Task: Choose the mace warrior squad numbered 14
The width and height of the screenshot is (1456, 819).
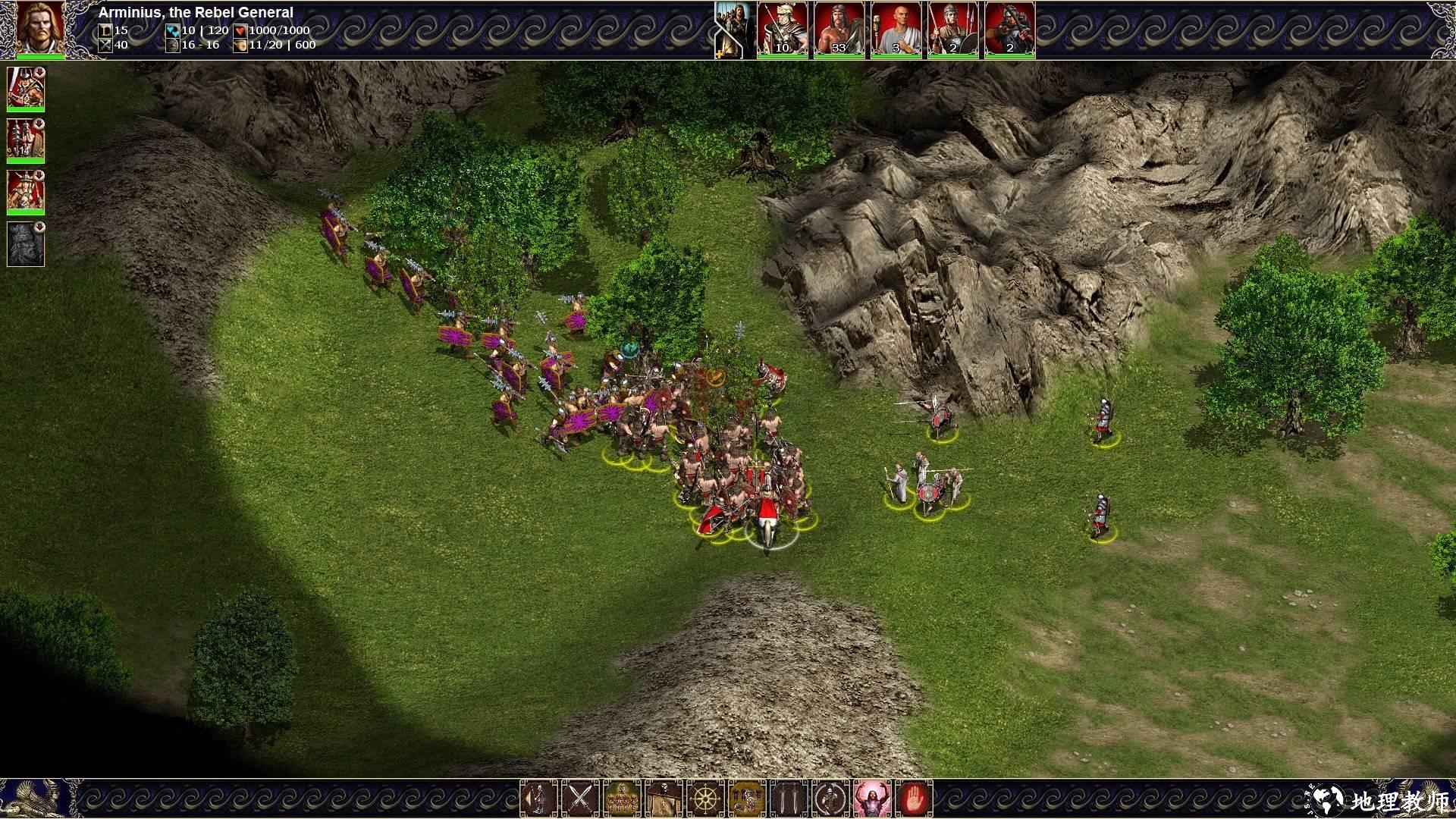Action: (x=26, y=140)
